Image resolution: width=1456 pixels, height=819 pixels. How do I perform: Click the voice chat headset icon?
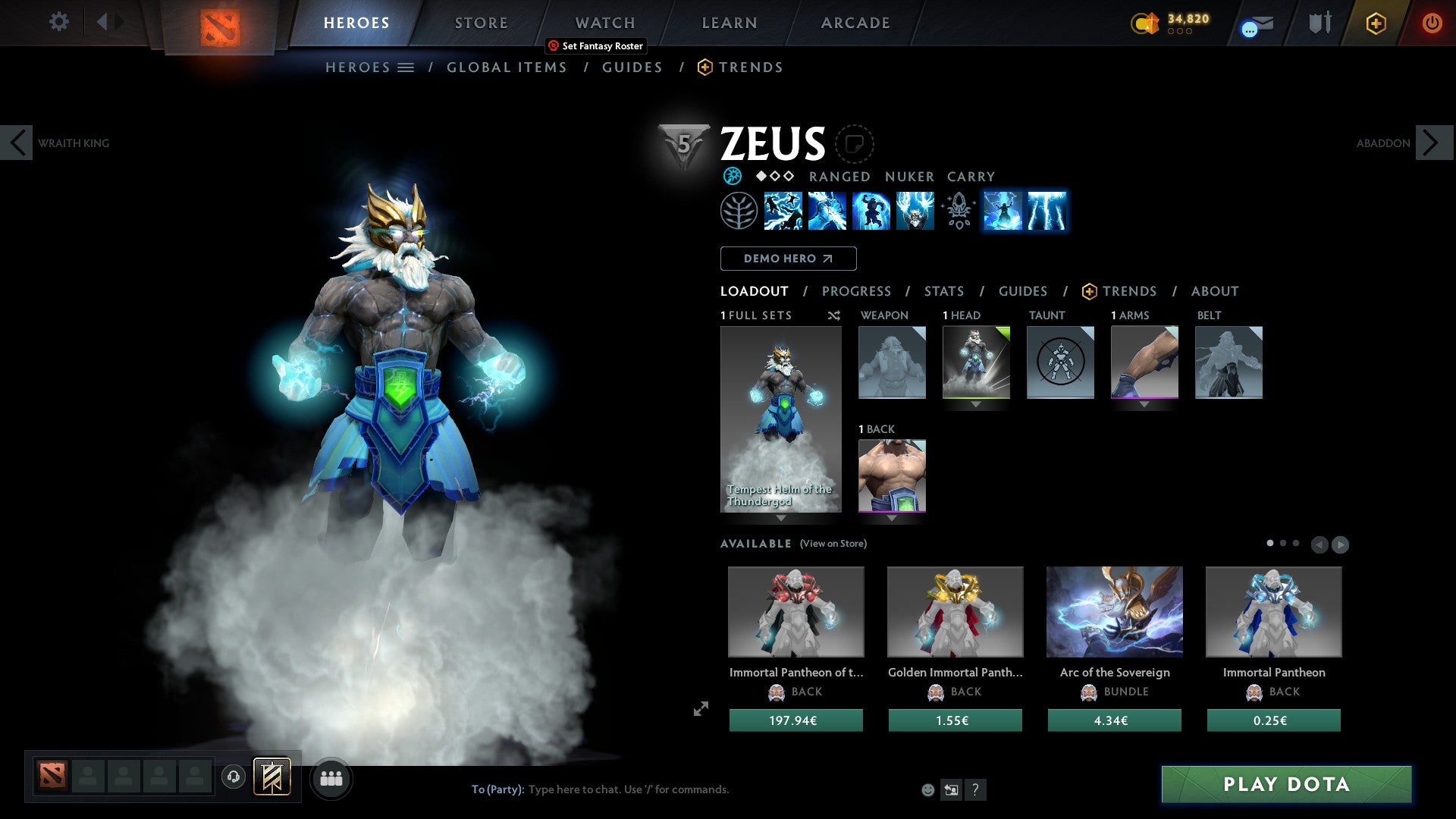pos(232,777)
